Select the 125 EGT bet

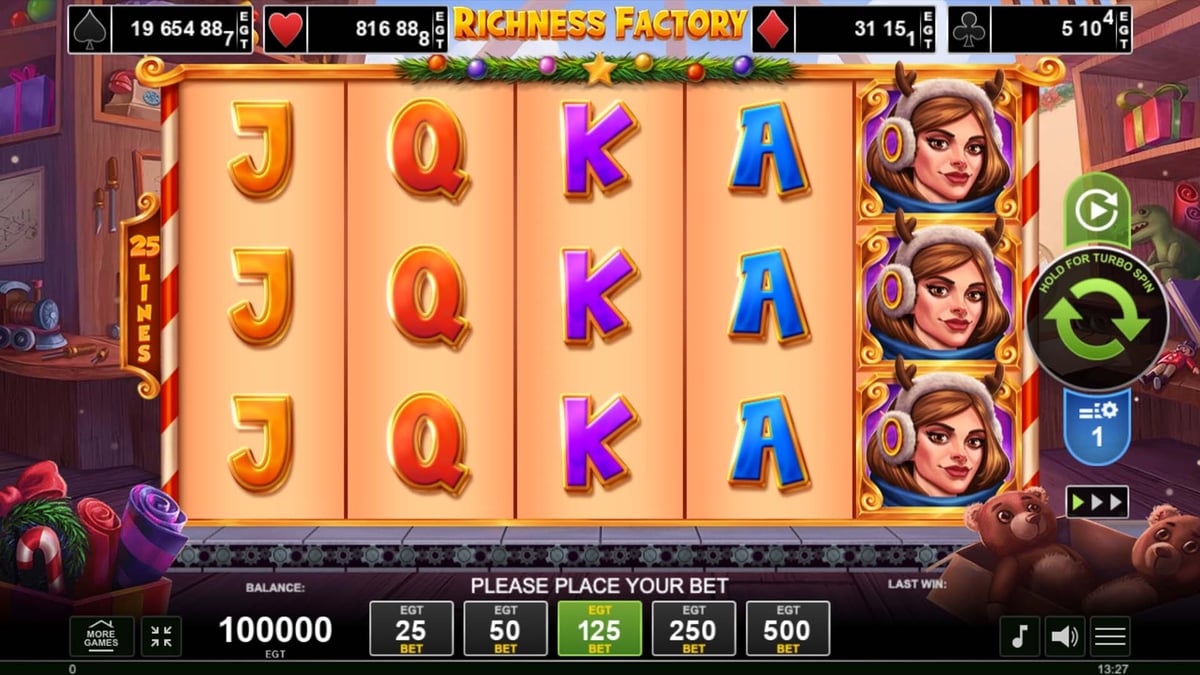click(599, 629)
